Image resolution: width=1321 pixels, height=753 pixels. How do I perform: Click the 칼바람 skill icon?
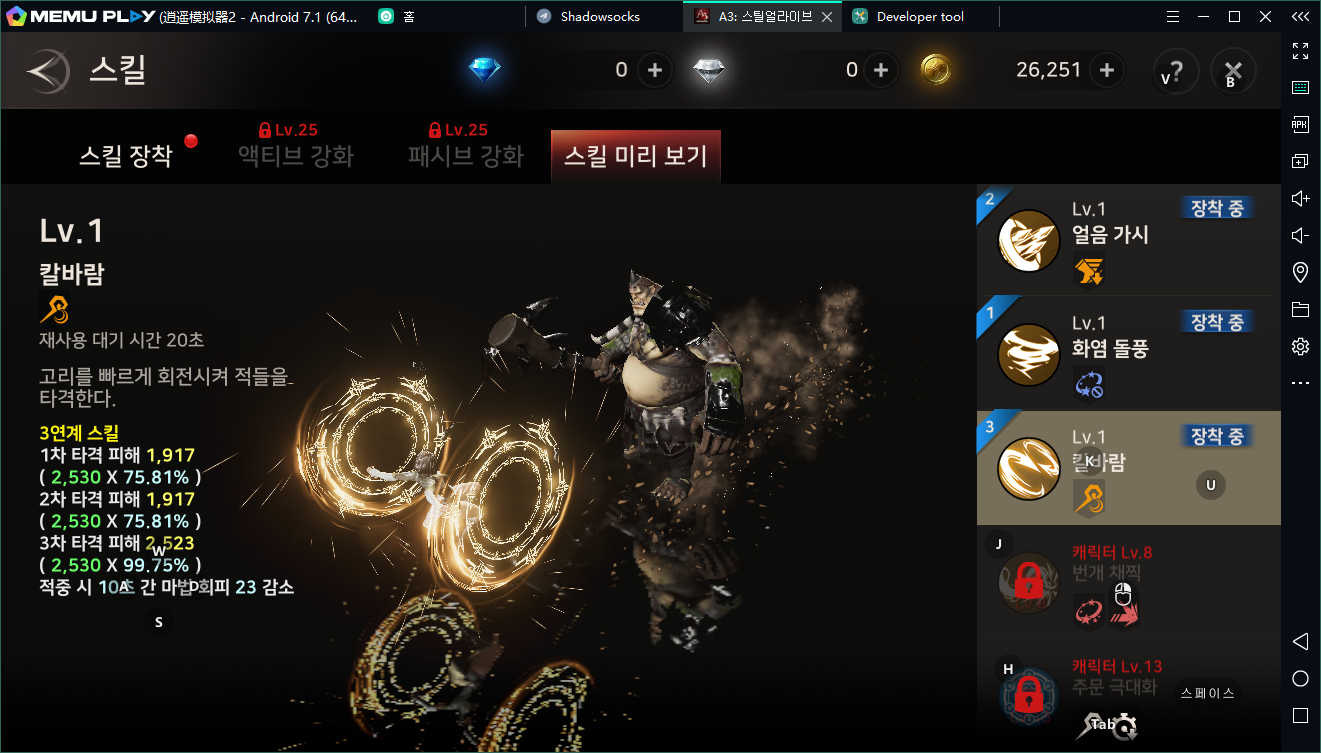[1028, 467]
